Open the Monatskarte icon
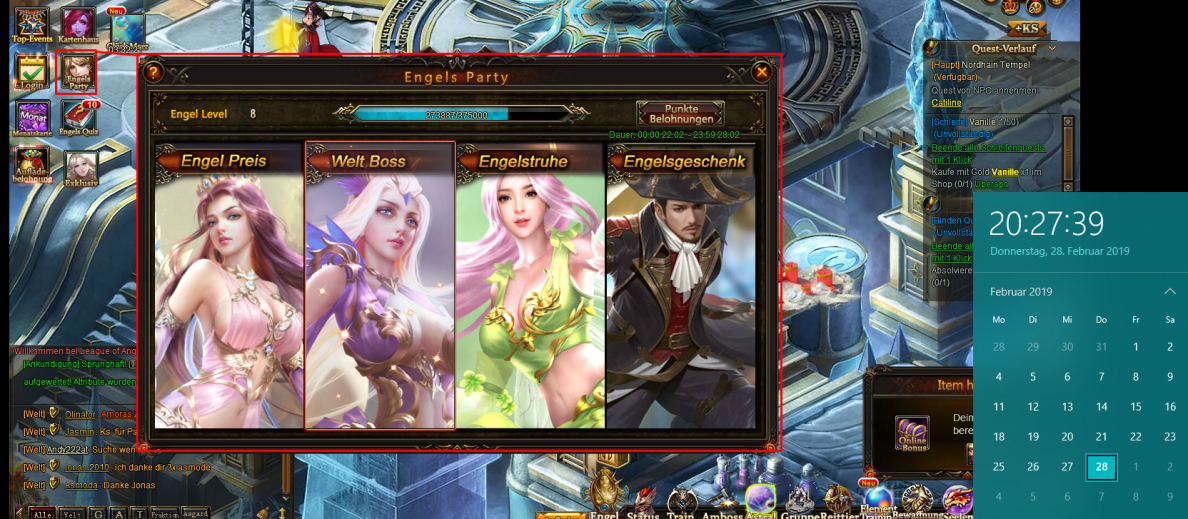The width and height of the screenshot is (1188, 519). pos(32,119)
